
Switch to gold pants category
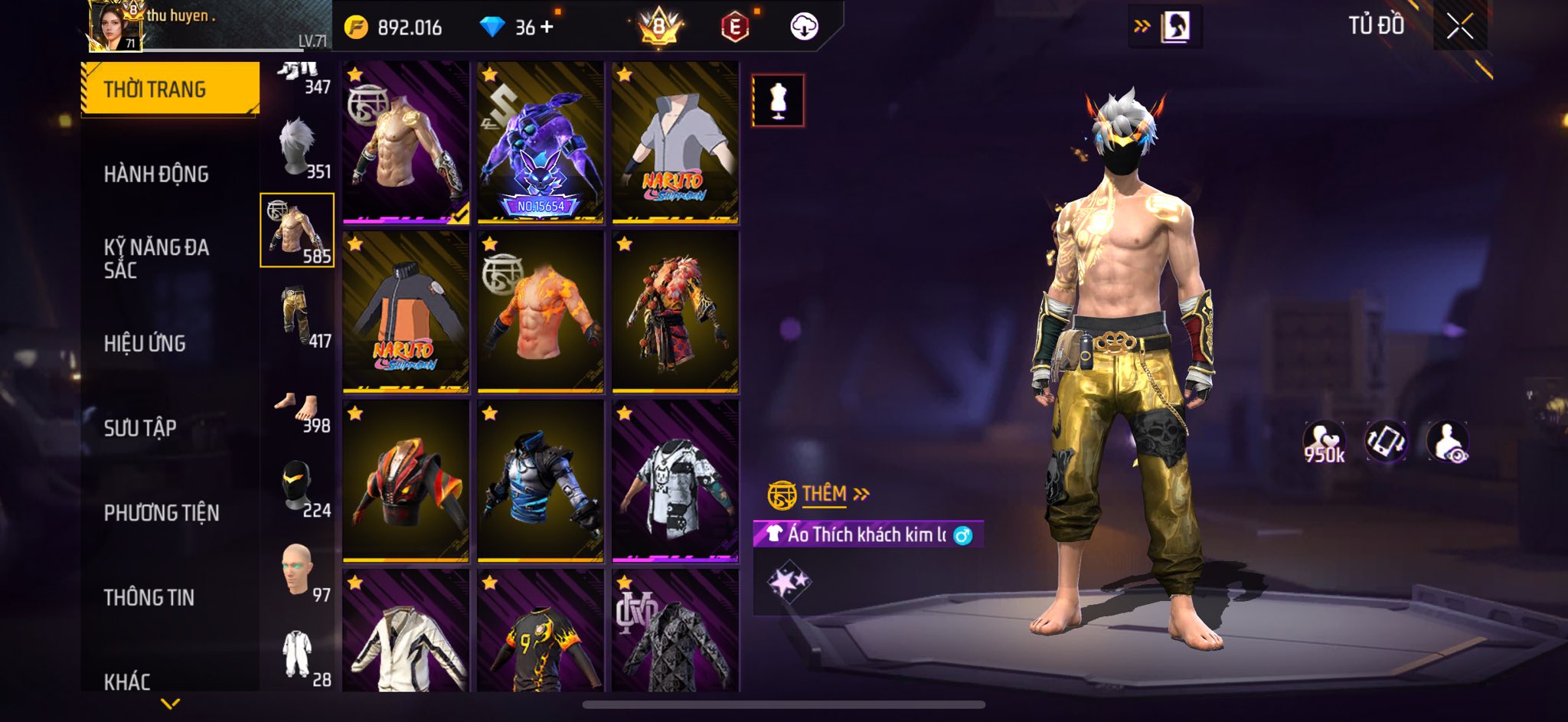pos(299,316)
